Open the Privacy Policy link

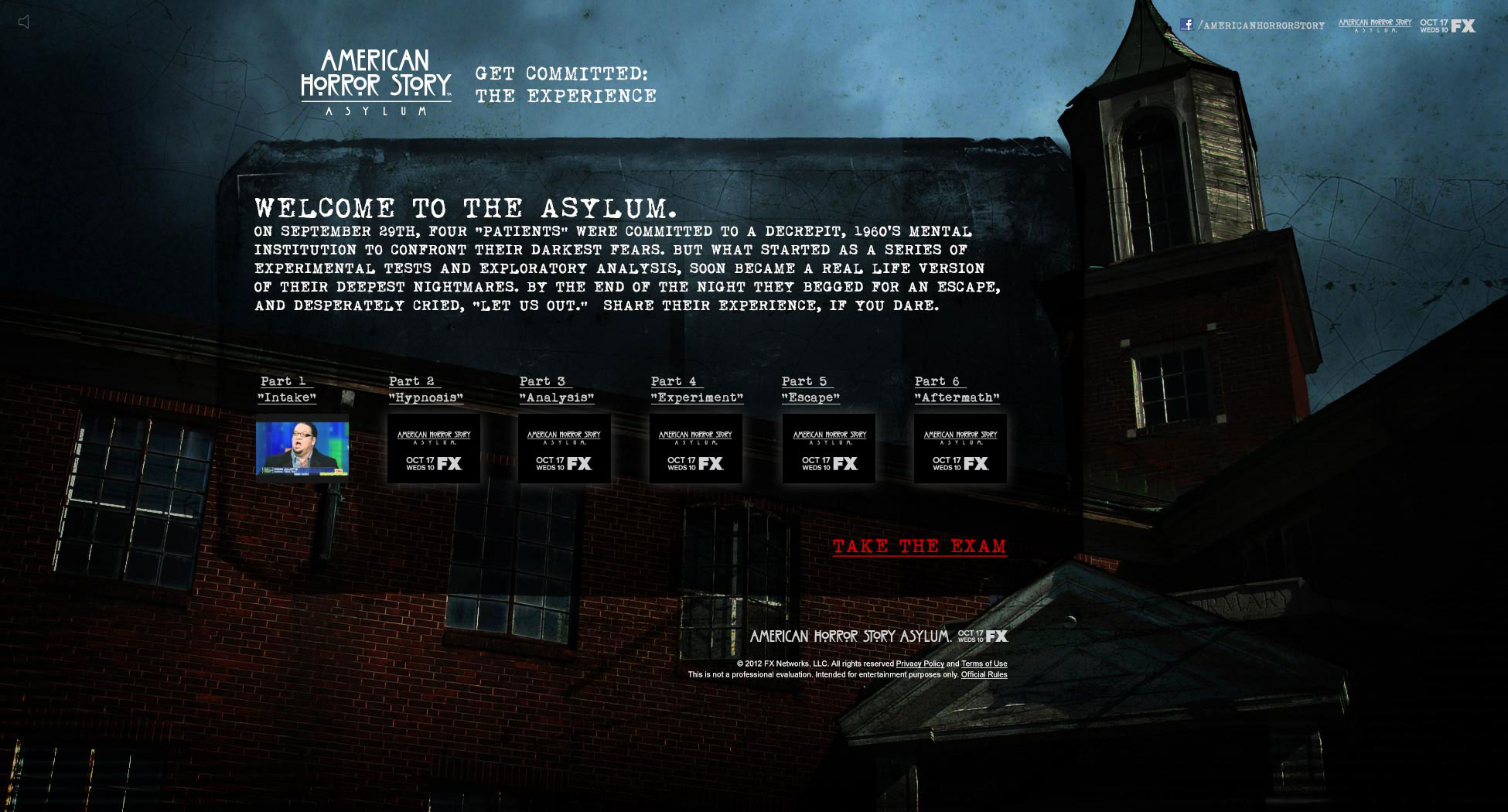919,664
